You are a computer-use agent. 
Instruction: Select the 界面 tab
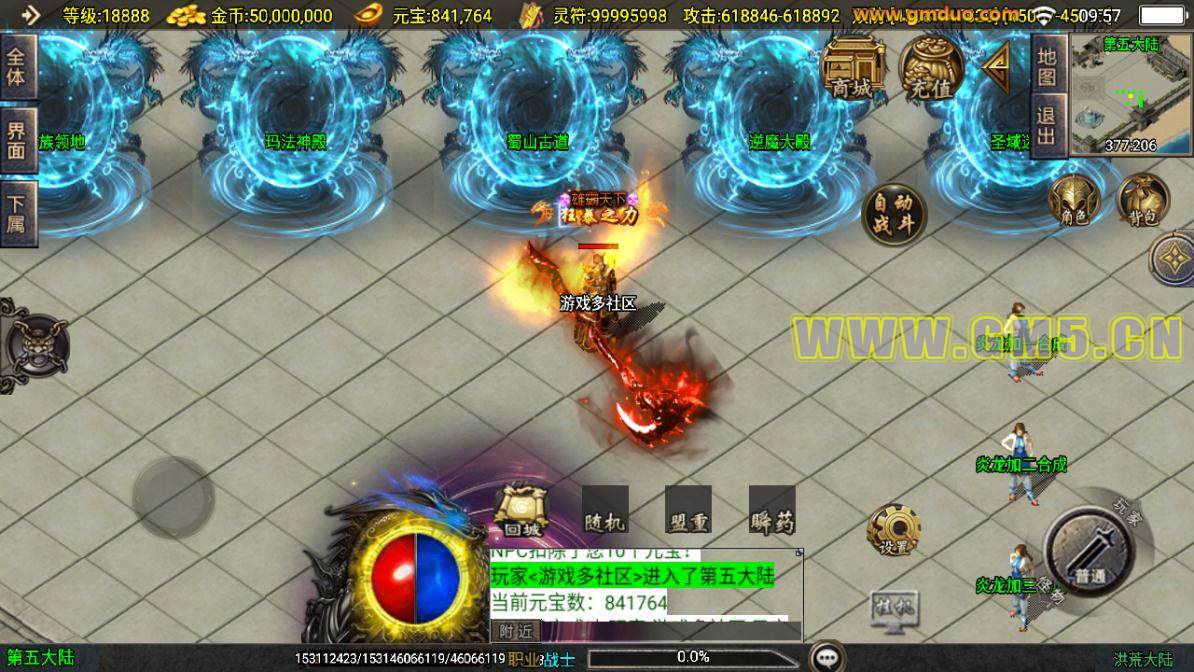pos(18,140)
